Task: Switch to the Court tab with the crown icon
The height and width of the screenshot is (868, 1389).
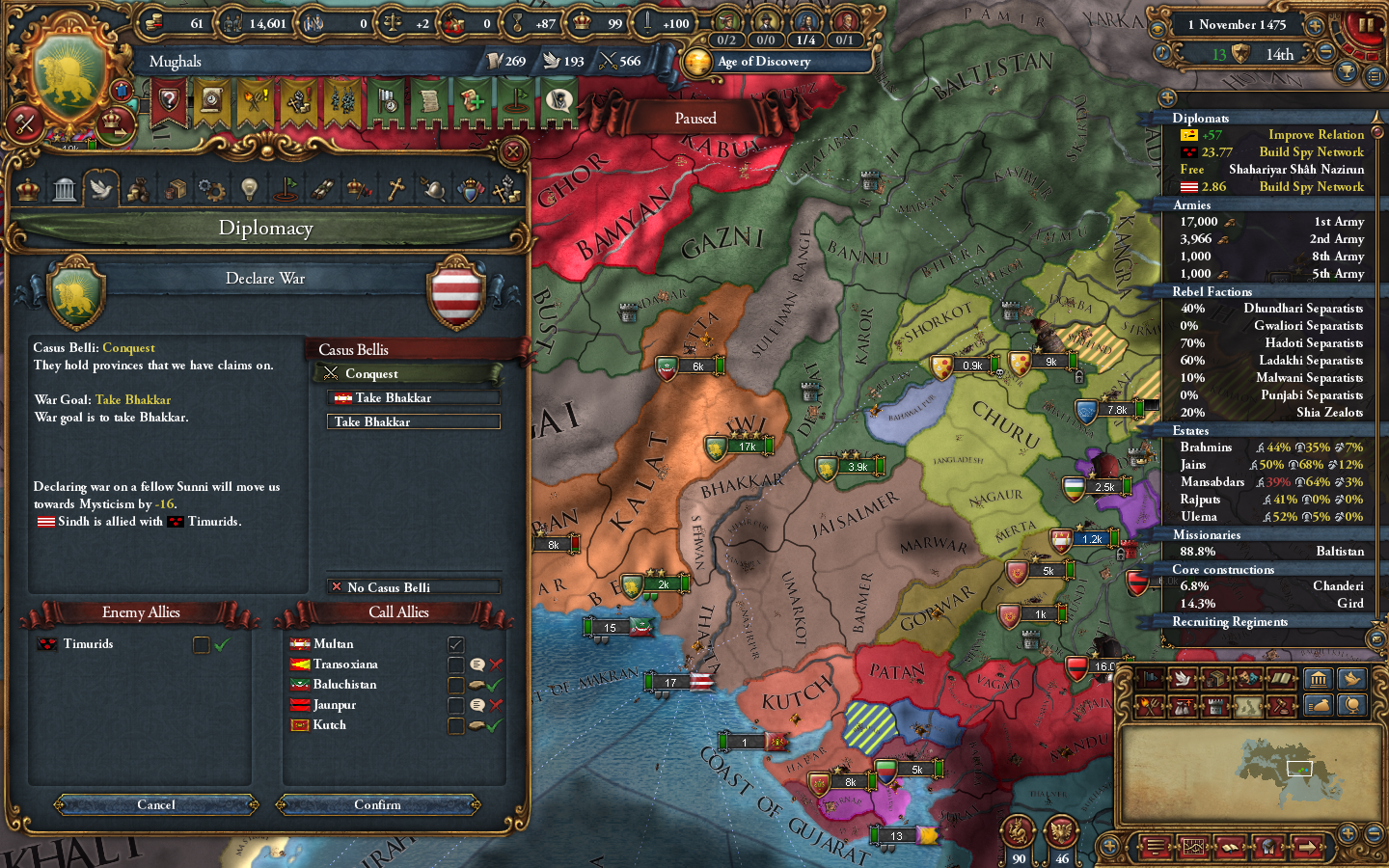Action: [x=27, y=188]
